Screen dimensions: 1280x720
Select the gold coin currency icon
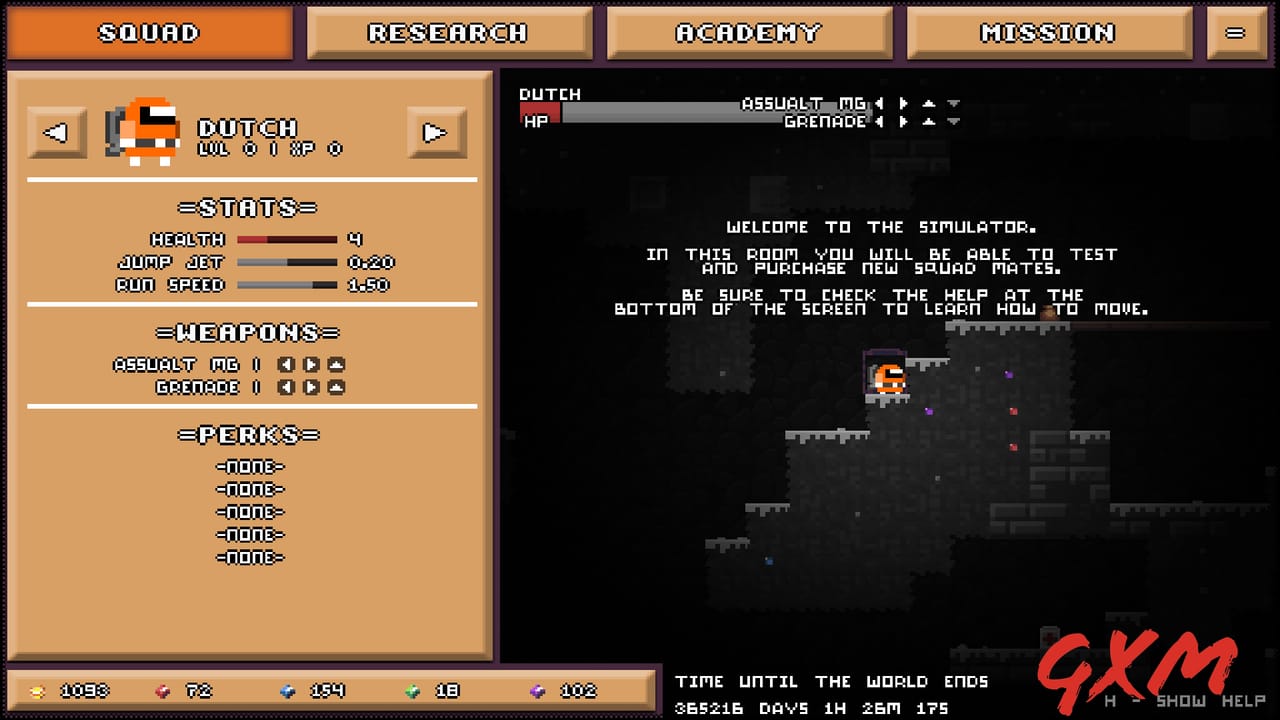[x=40, y=691]
